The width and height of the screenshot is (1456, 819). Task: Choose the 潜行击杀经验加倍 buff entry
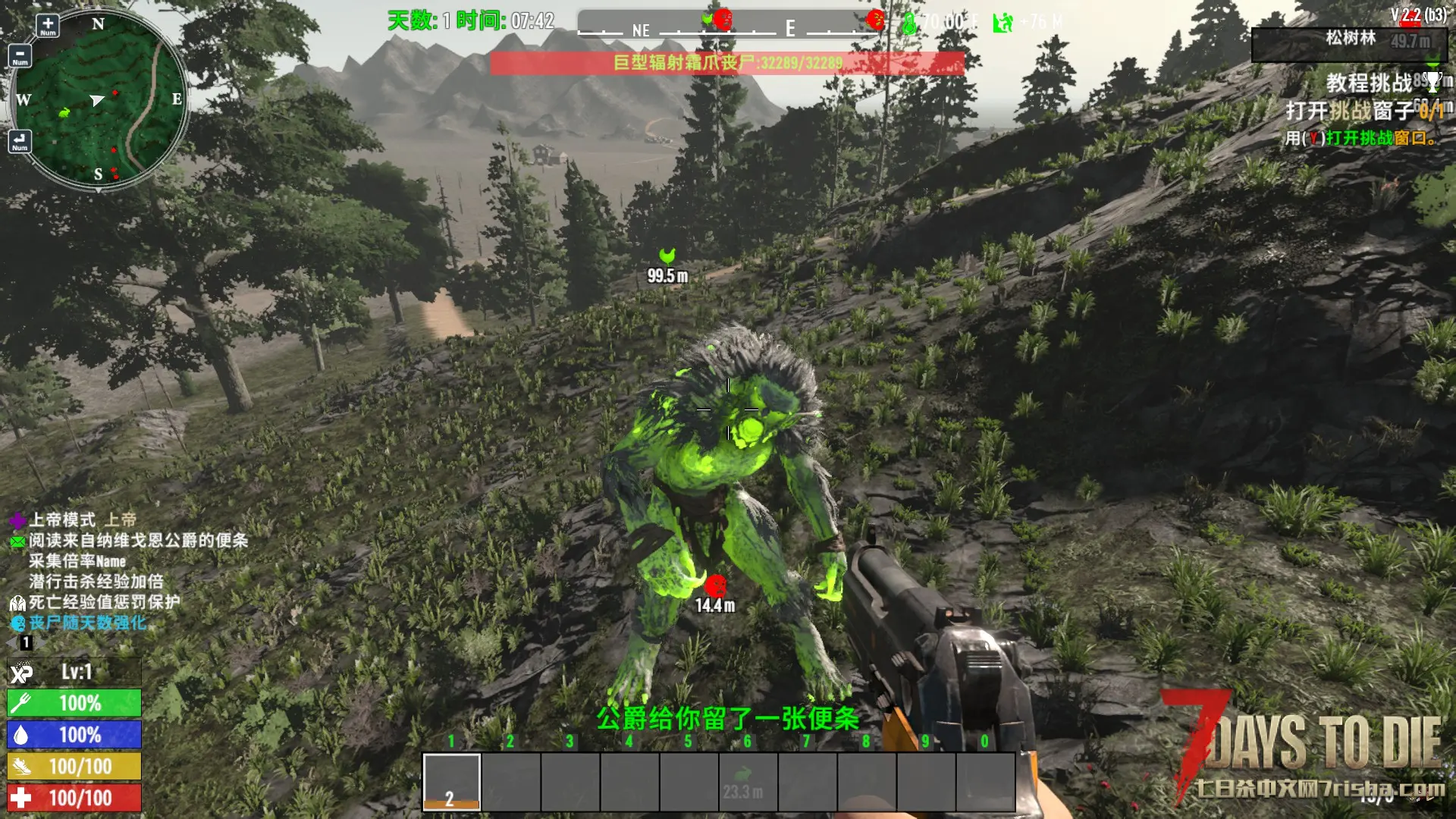point(96,582)
